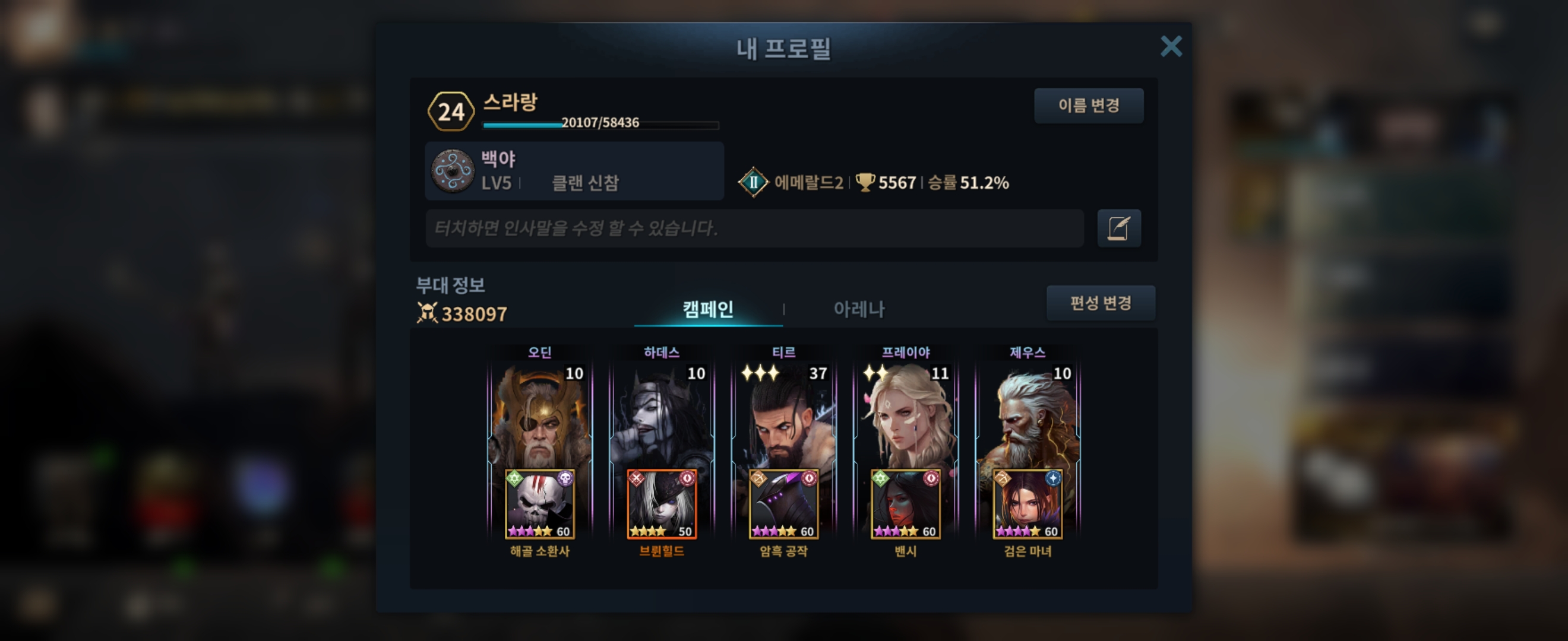Select the 캠페인 tab
1568x641 pixels.
point(707,309)
